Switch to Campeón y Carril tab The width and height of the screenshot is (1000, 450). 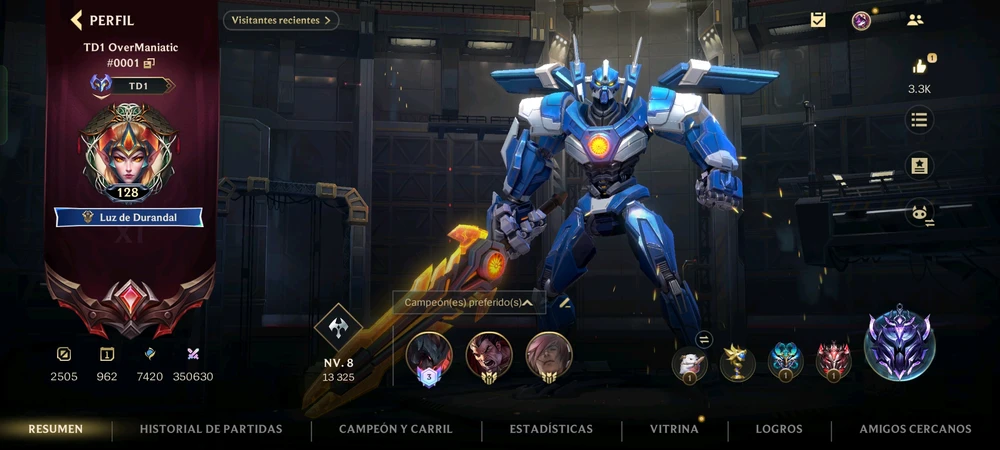[x=396, y=429]
